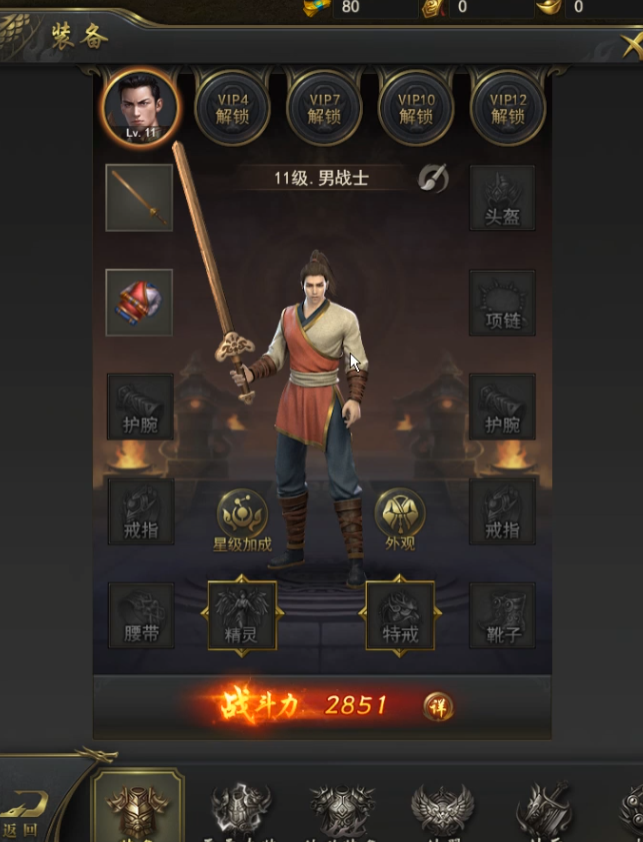Tap the VIP4 unlock slot

point(233,108)
